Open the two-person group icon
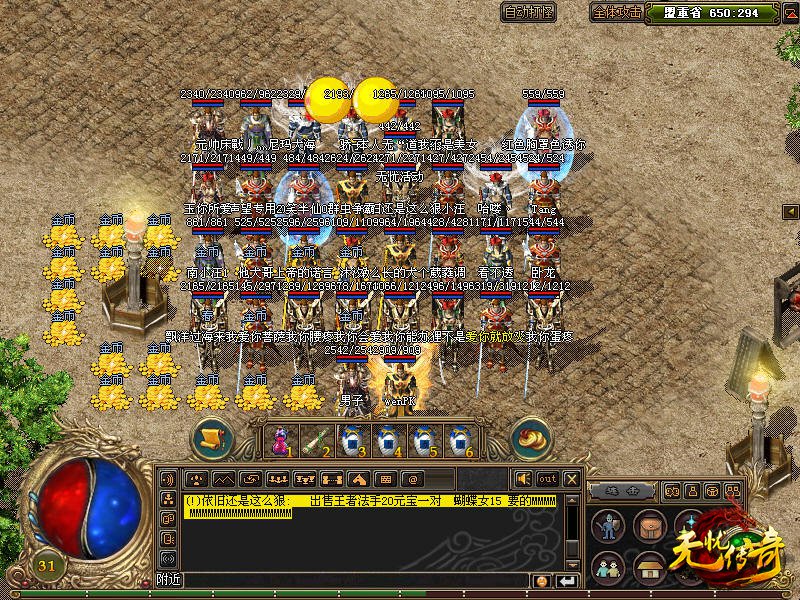Screen dimensions: 800x600 [x=608, y=568]
